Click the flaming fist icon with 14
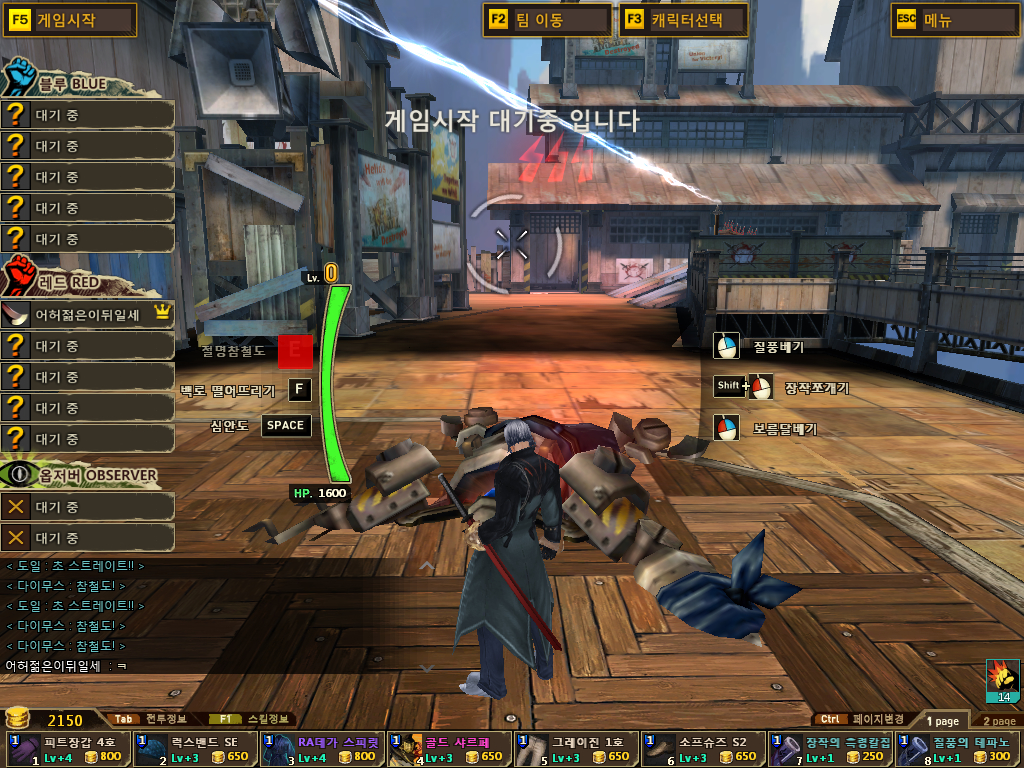Image resolution: width=1024 pixels, height=768 pixels. (1002, 679)
